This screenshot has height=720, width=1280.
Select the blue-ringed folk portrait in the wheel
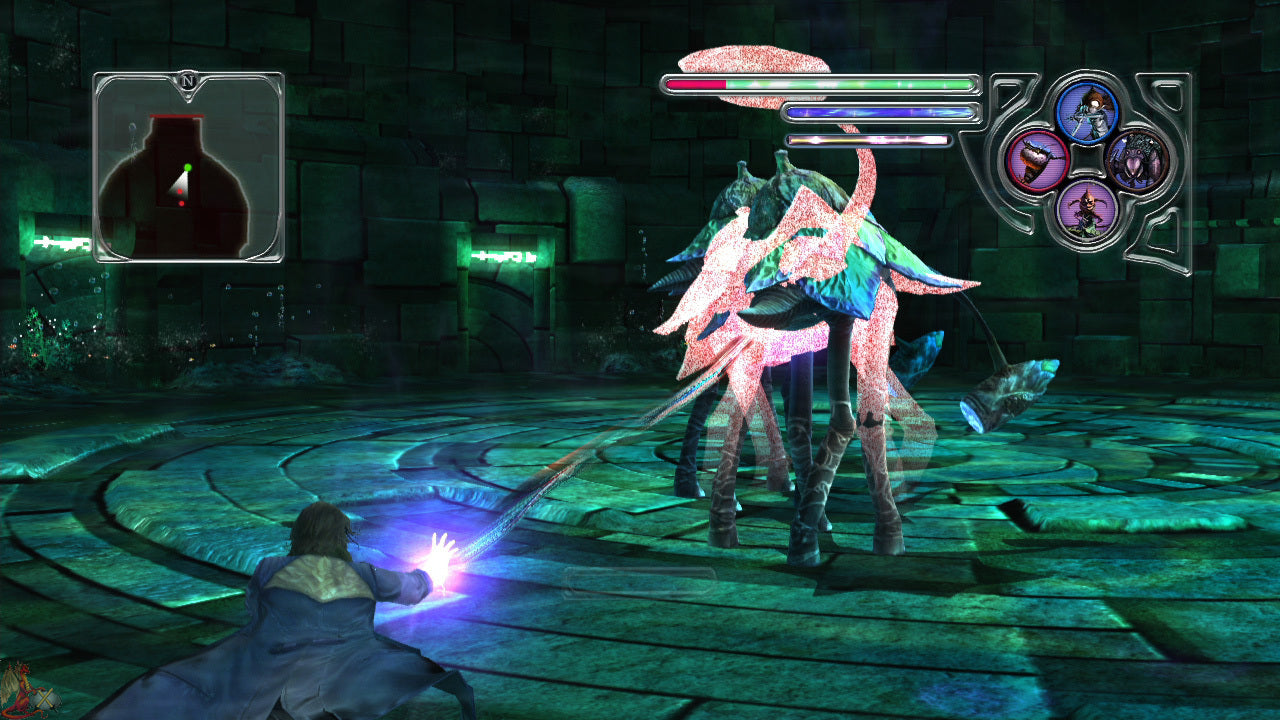point(1089,111)
